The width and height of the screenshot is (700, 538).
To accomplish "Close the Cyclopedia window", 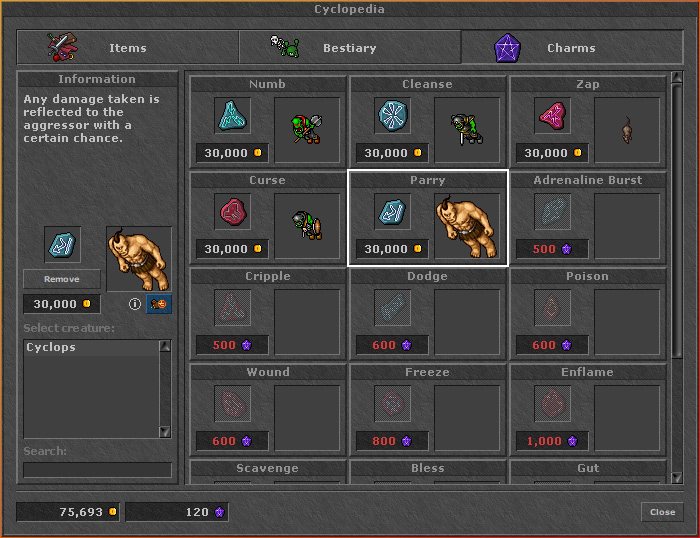I will [x=662, y=512].
